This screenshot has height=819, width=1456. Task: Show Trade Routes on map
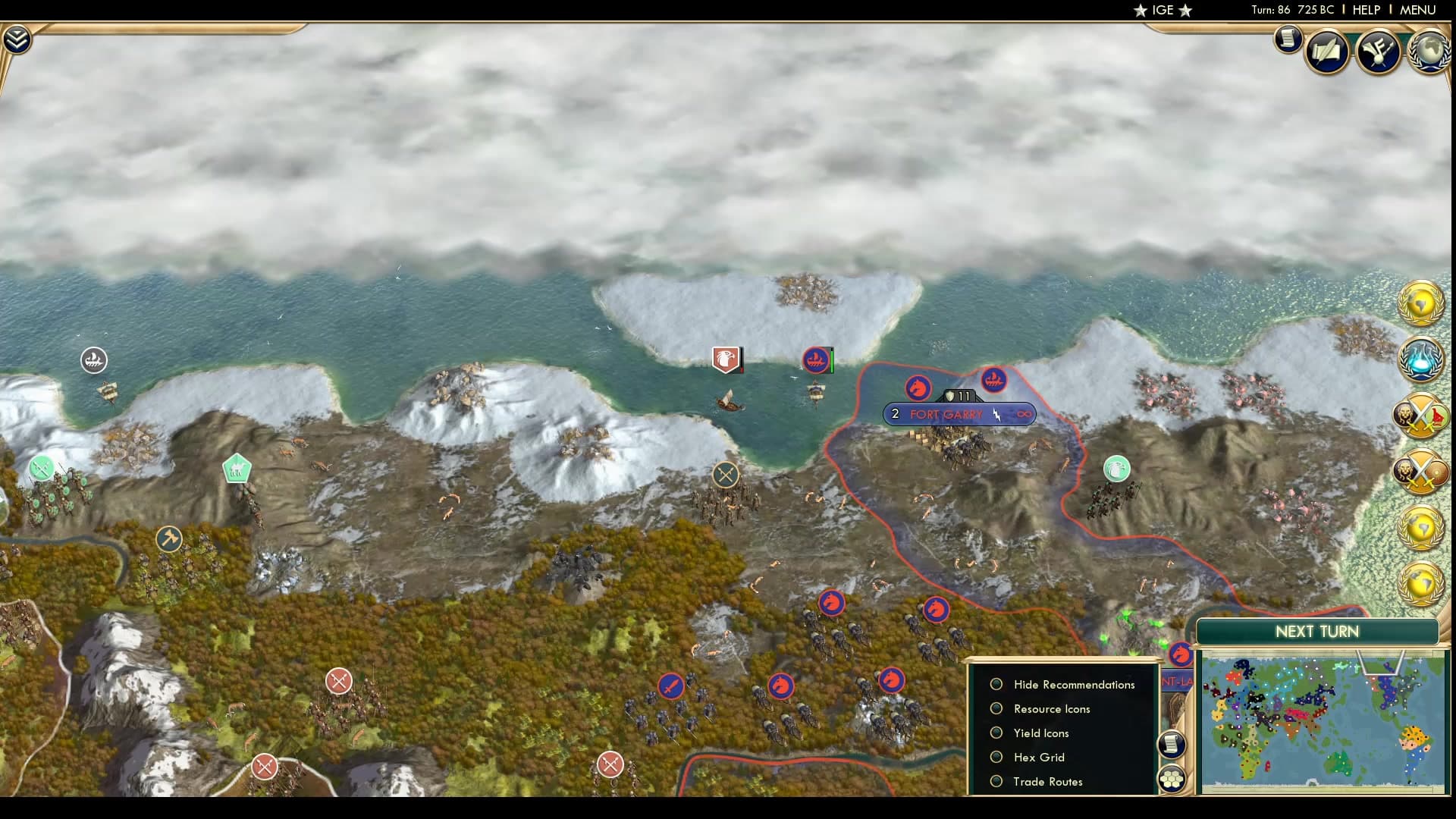pyautogui.click(x=996, y=781)
